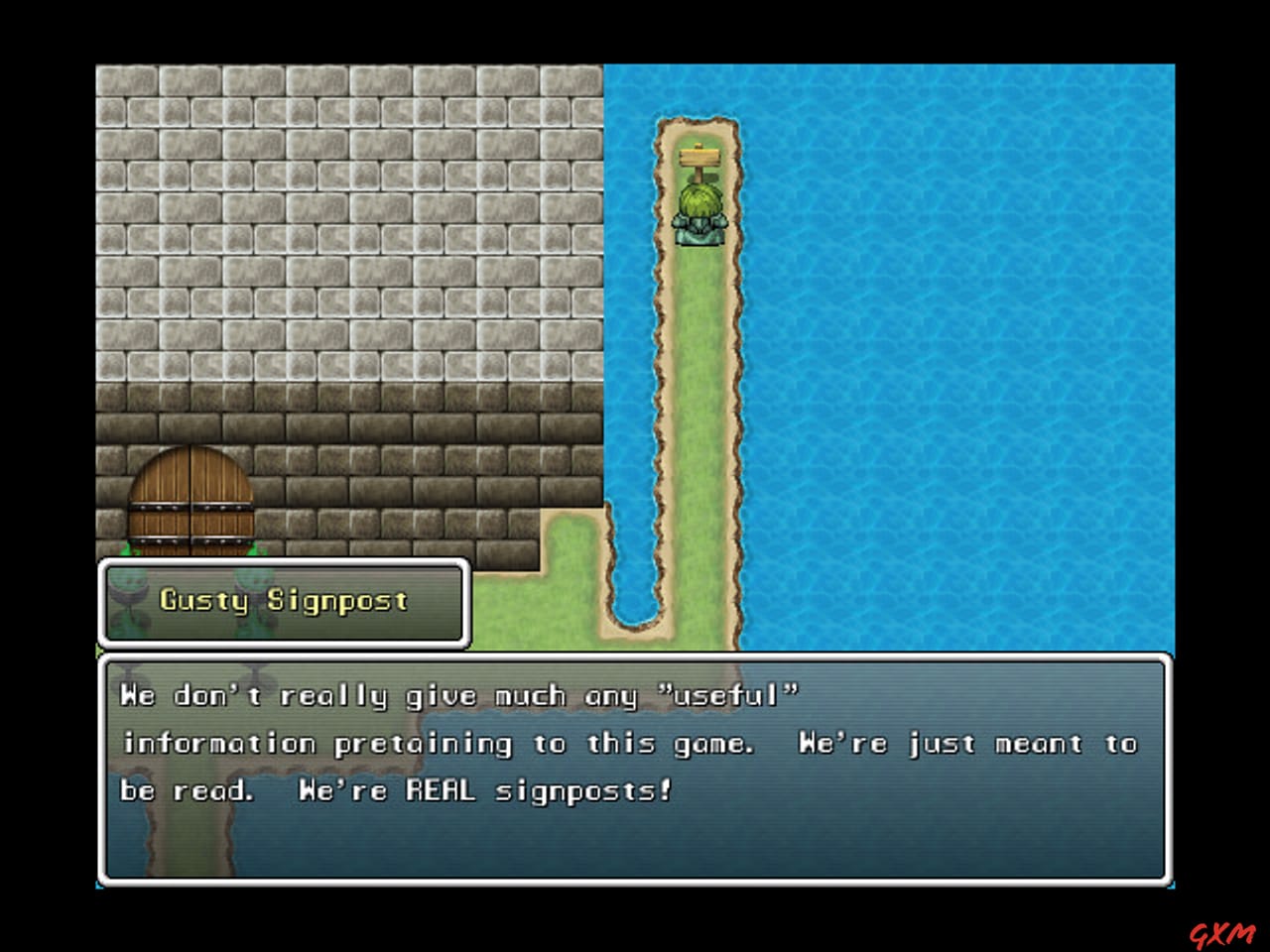Click the quoted word useful in dialogue
The width and height of the screenshot is (1270, 952).
pyautogui.click(x=724, y=695)
